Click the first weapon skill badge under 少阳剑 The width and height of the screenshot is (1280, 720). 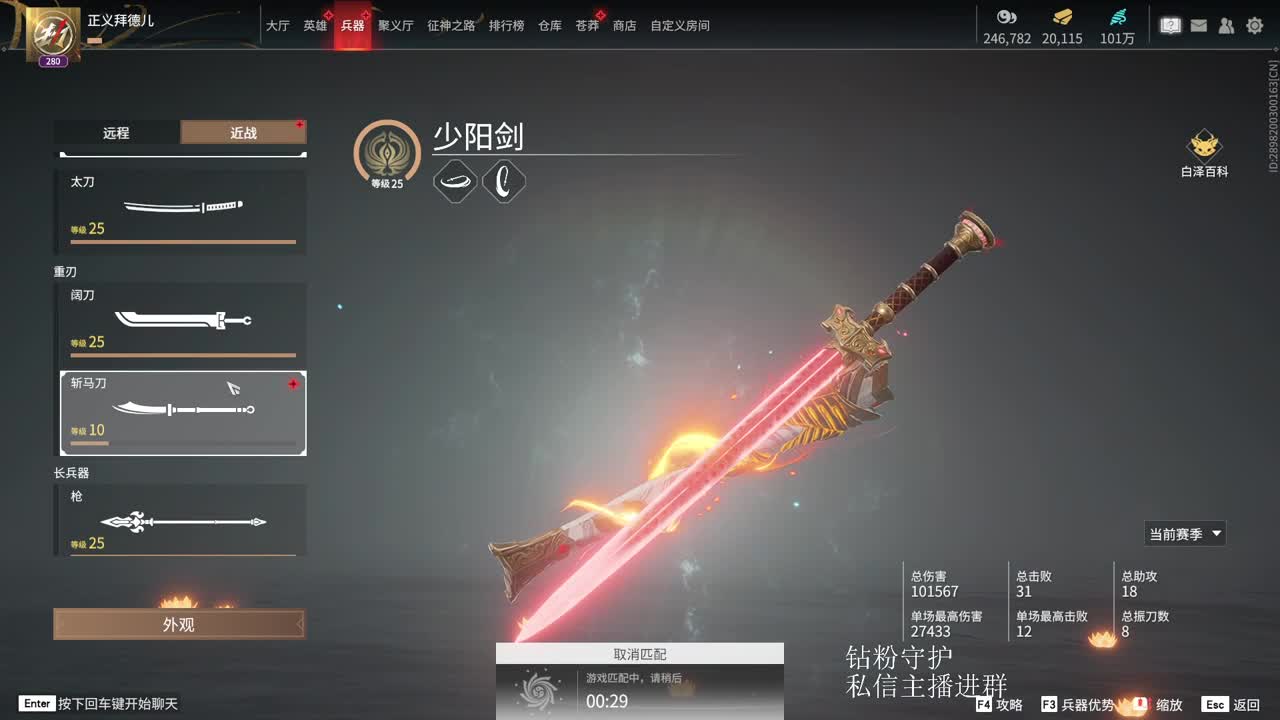[x=456, y=182]
